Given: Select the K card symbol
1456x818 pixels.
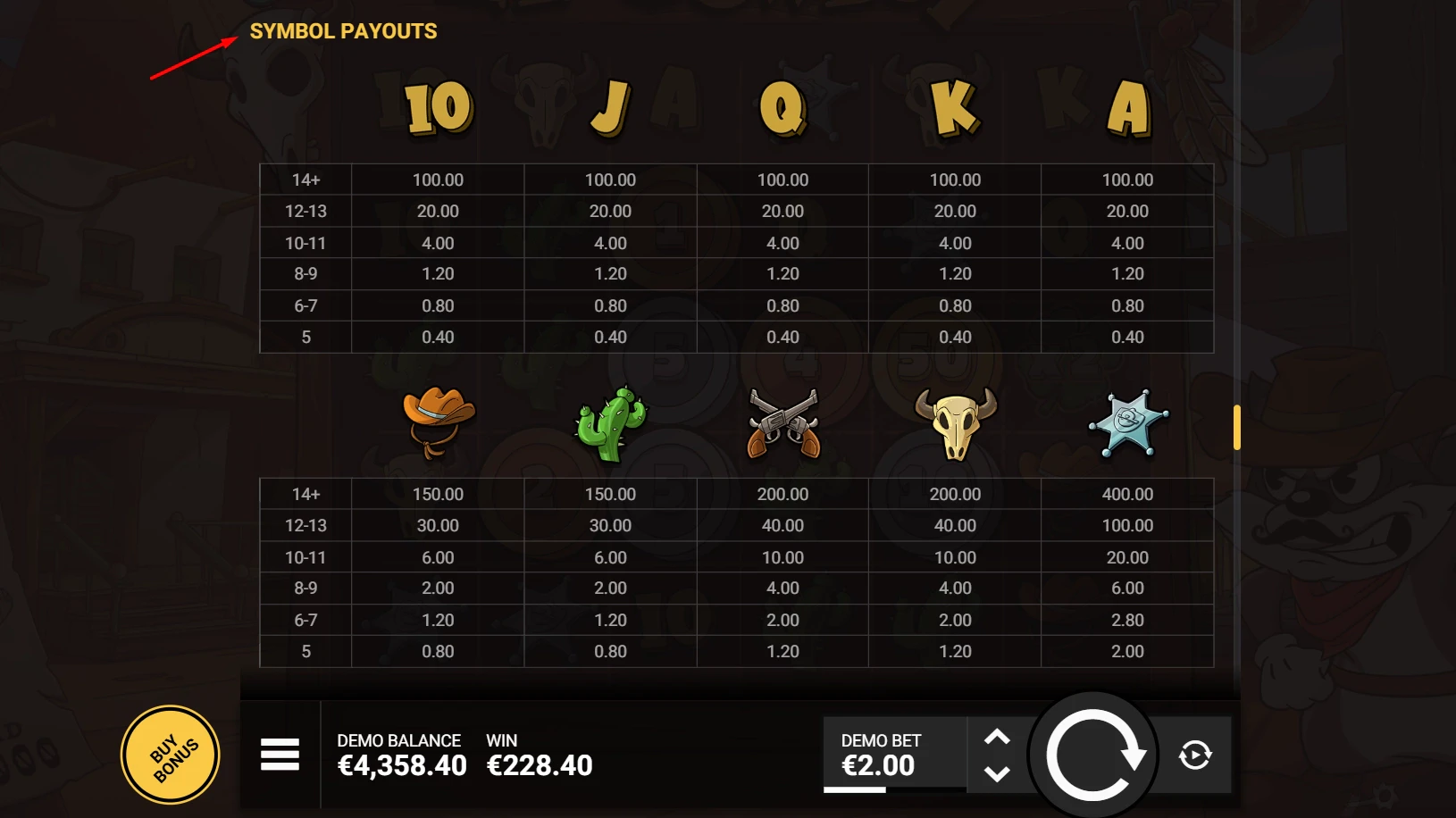Looking at the screenshot, I should click(954, 105).
